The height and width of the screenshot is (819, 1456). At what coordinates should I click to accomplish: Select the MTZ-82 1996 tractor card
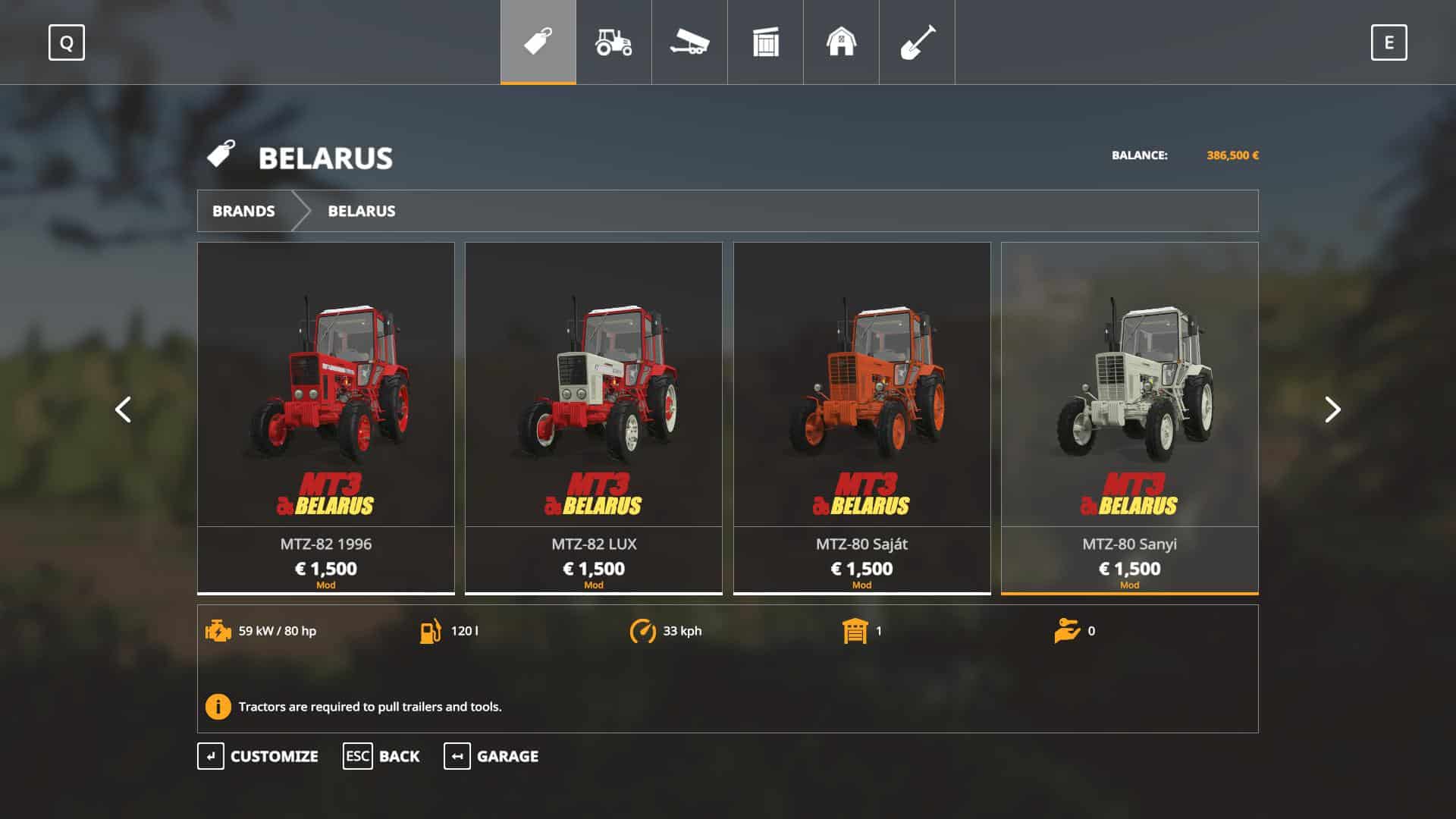click(326, 417)
